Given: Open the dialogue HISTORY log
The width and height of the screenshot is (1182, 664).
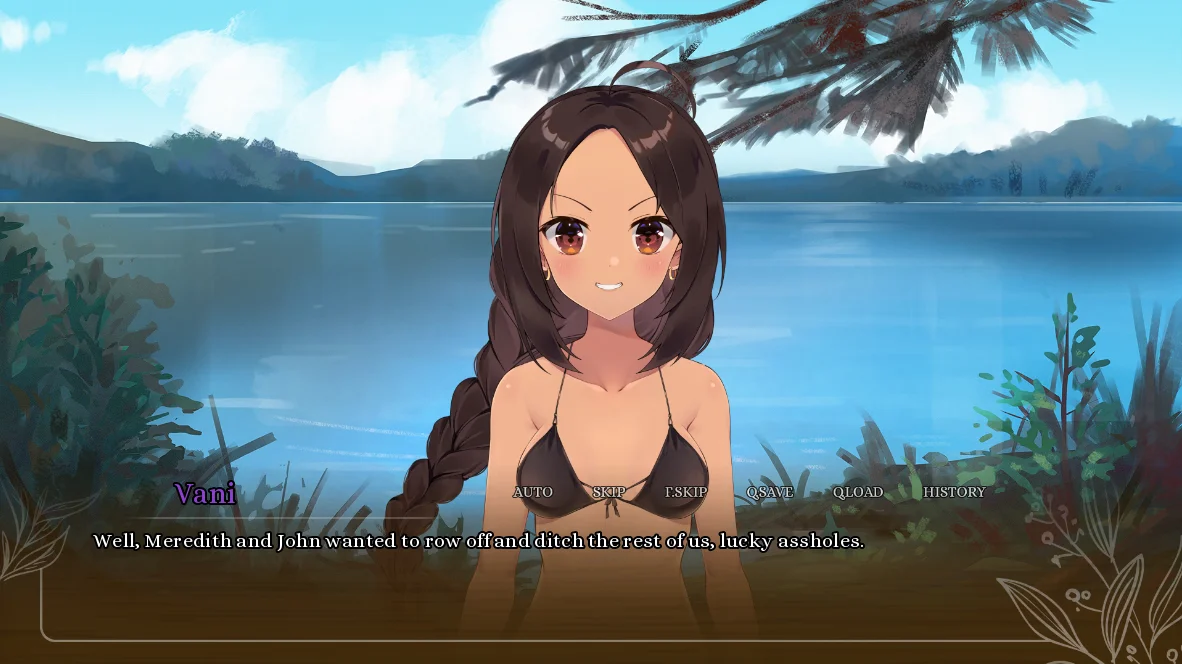Looking at the screenshot, I should (x=953, y=492).
